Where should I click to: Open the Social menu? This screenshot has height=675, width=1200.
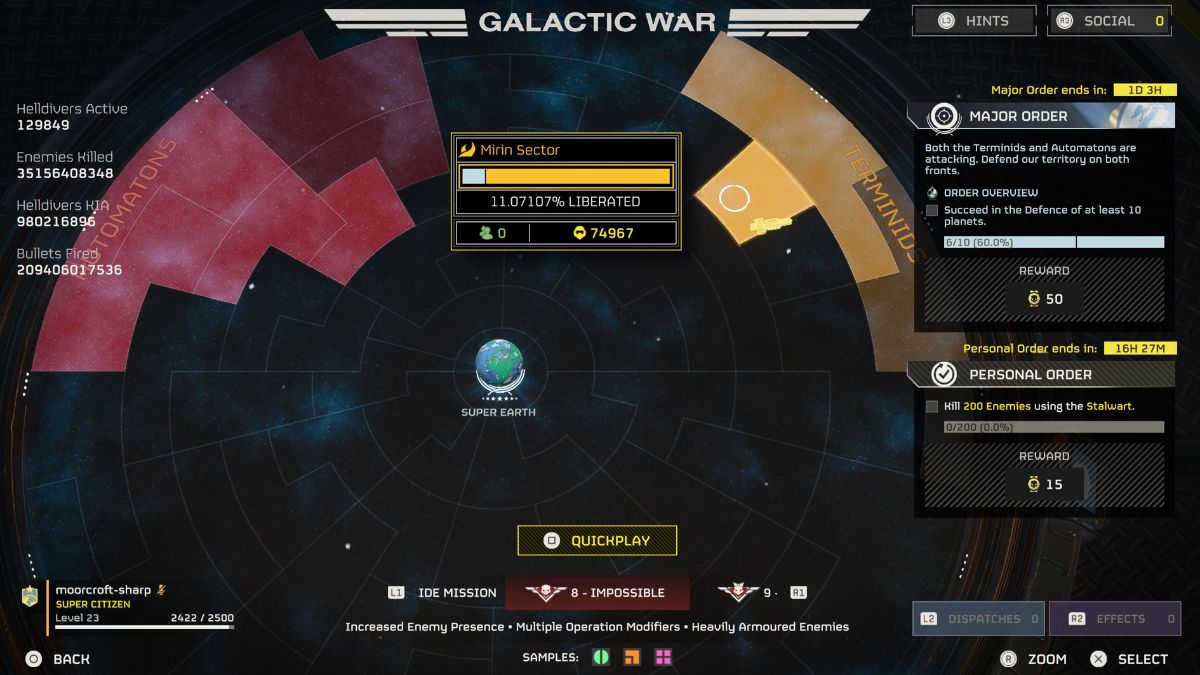[x=1109, y=21]
